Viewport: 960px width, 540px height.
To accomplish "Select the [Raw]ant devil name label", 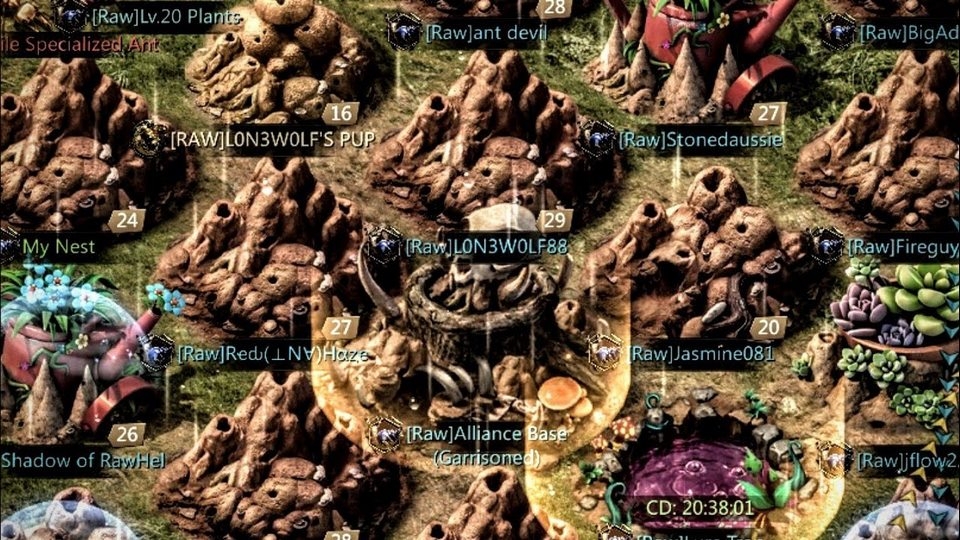I will pyautogui.click(x=485, y=32).
